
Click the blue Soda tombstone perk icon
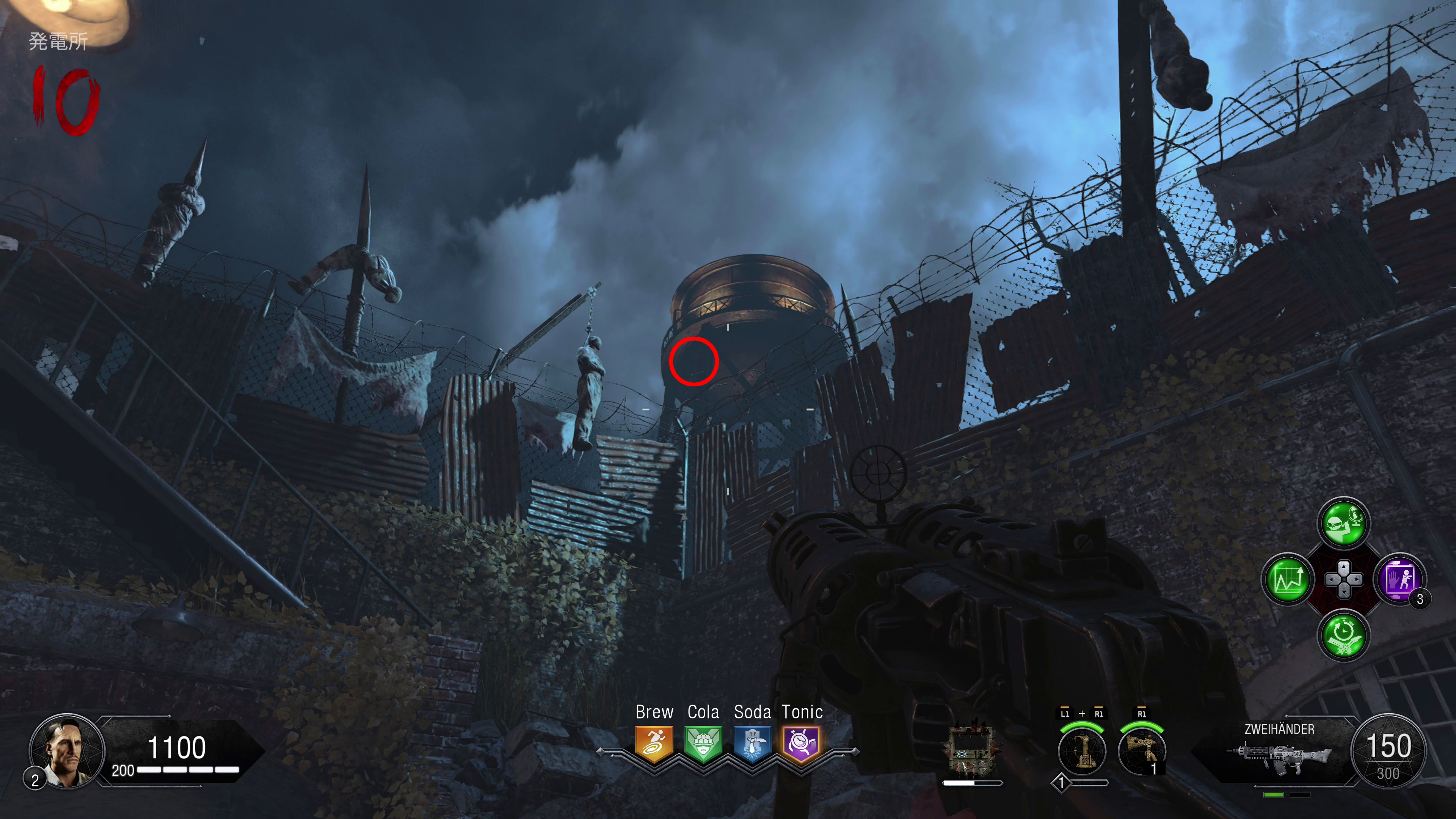752,743
